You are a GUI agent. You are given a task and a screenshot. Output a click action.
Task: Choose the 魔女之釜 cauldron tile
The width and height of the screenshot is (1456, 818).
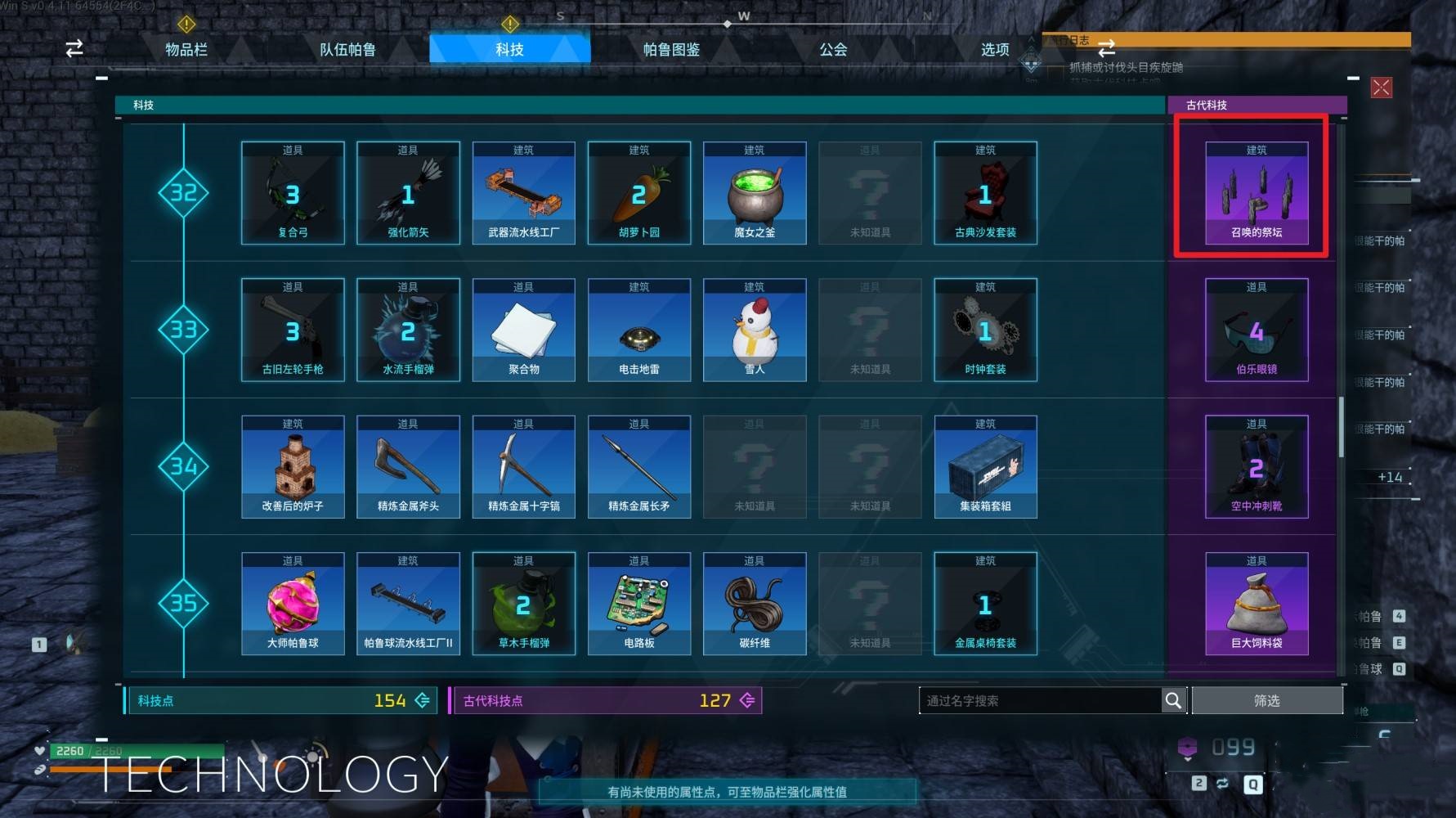pyautogui.click(x=755, y=193)
